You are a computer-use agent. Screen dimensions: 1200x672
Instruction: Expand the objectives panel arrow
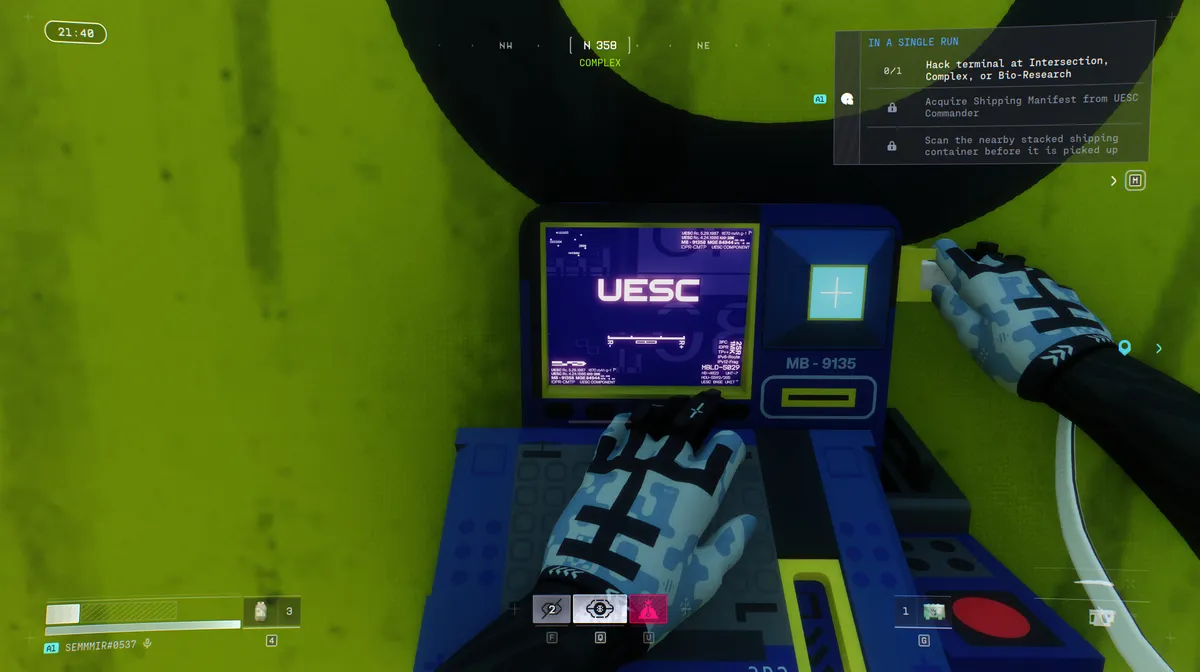point(1114,181)
